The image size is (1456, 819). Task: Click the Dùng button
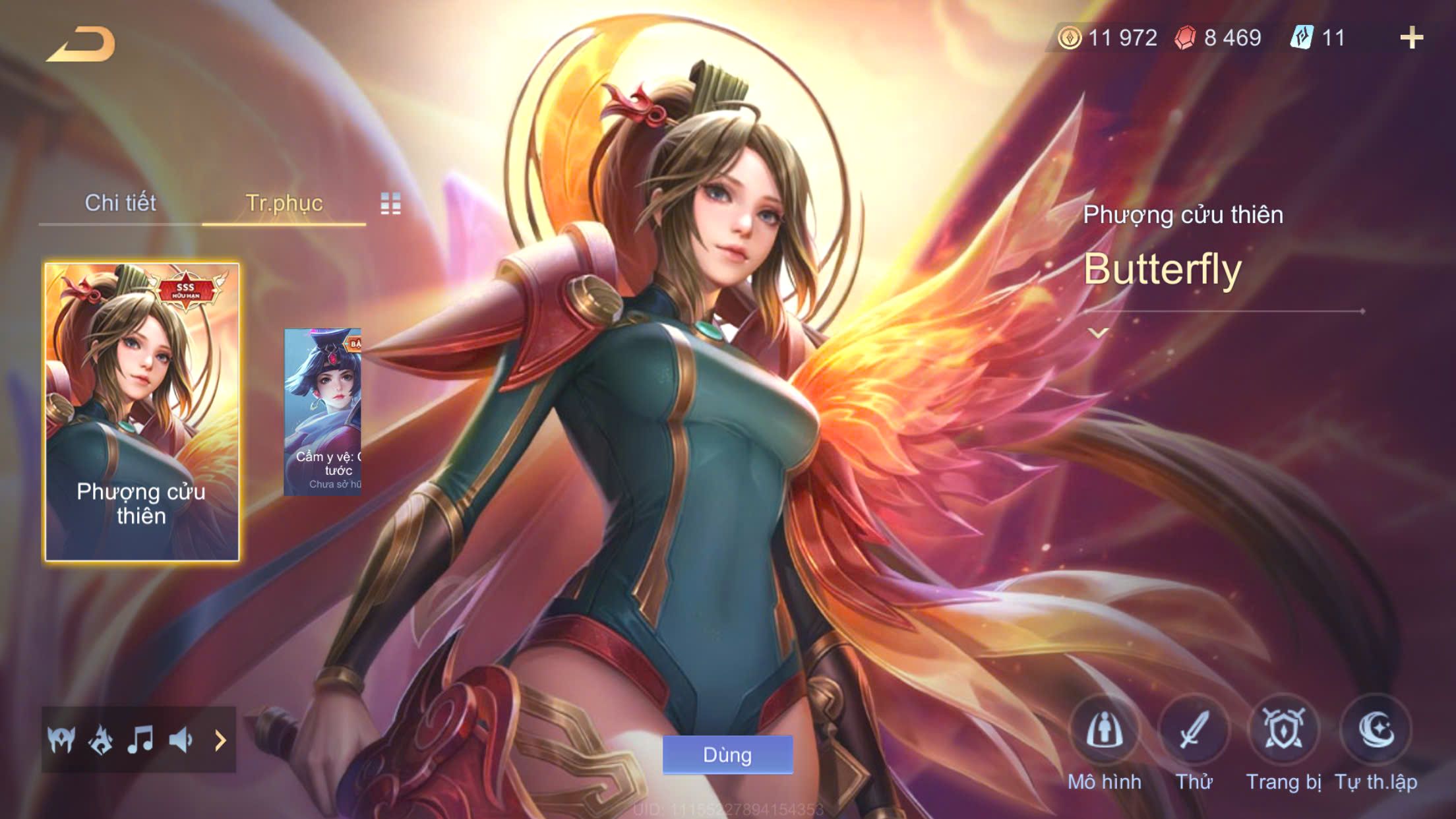[727, 754]
